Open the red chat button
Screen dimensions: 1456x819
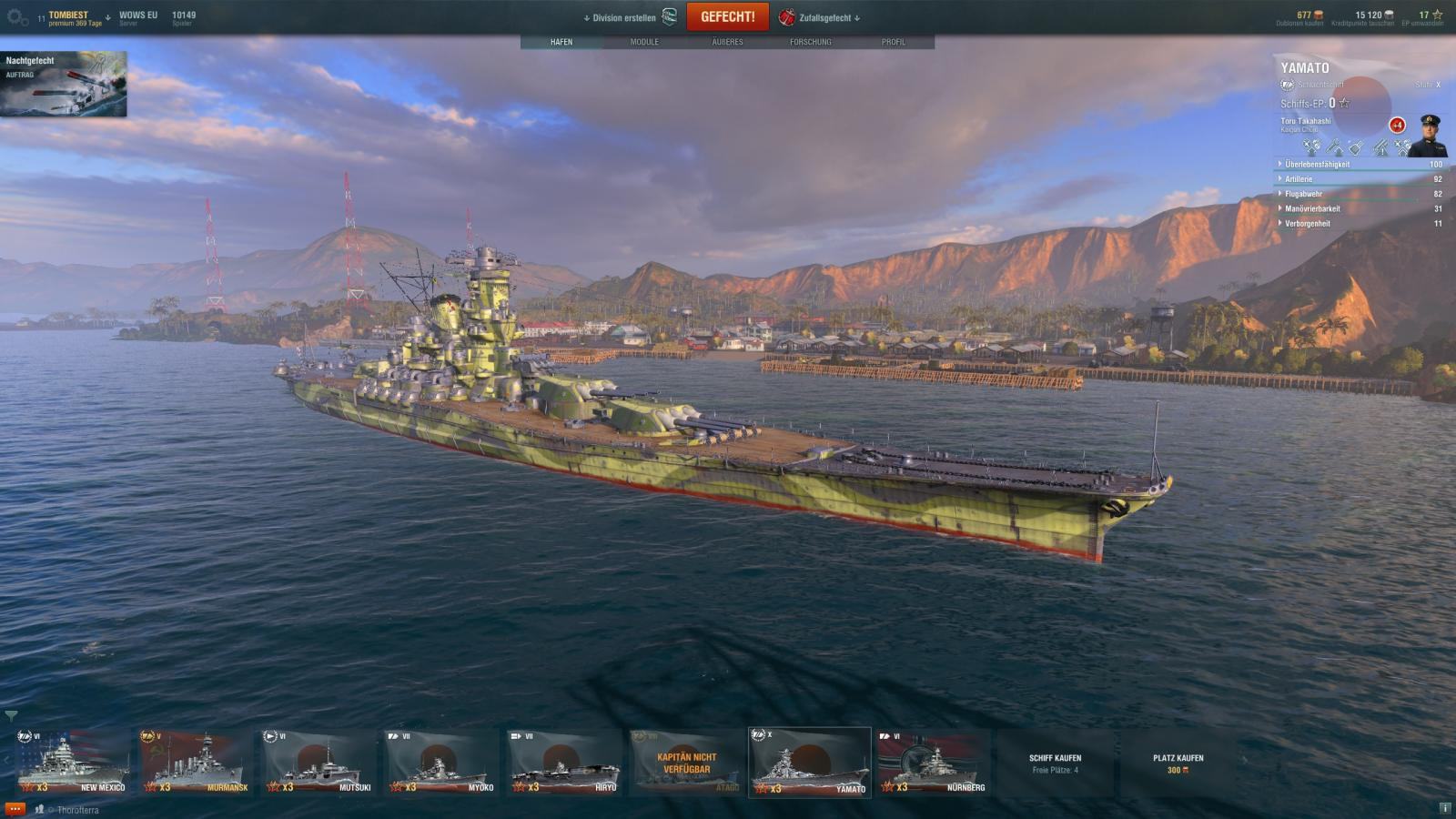(x=15, y=809)
